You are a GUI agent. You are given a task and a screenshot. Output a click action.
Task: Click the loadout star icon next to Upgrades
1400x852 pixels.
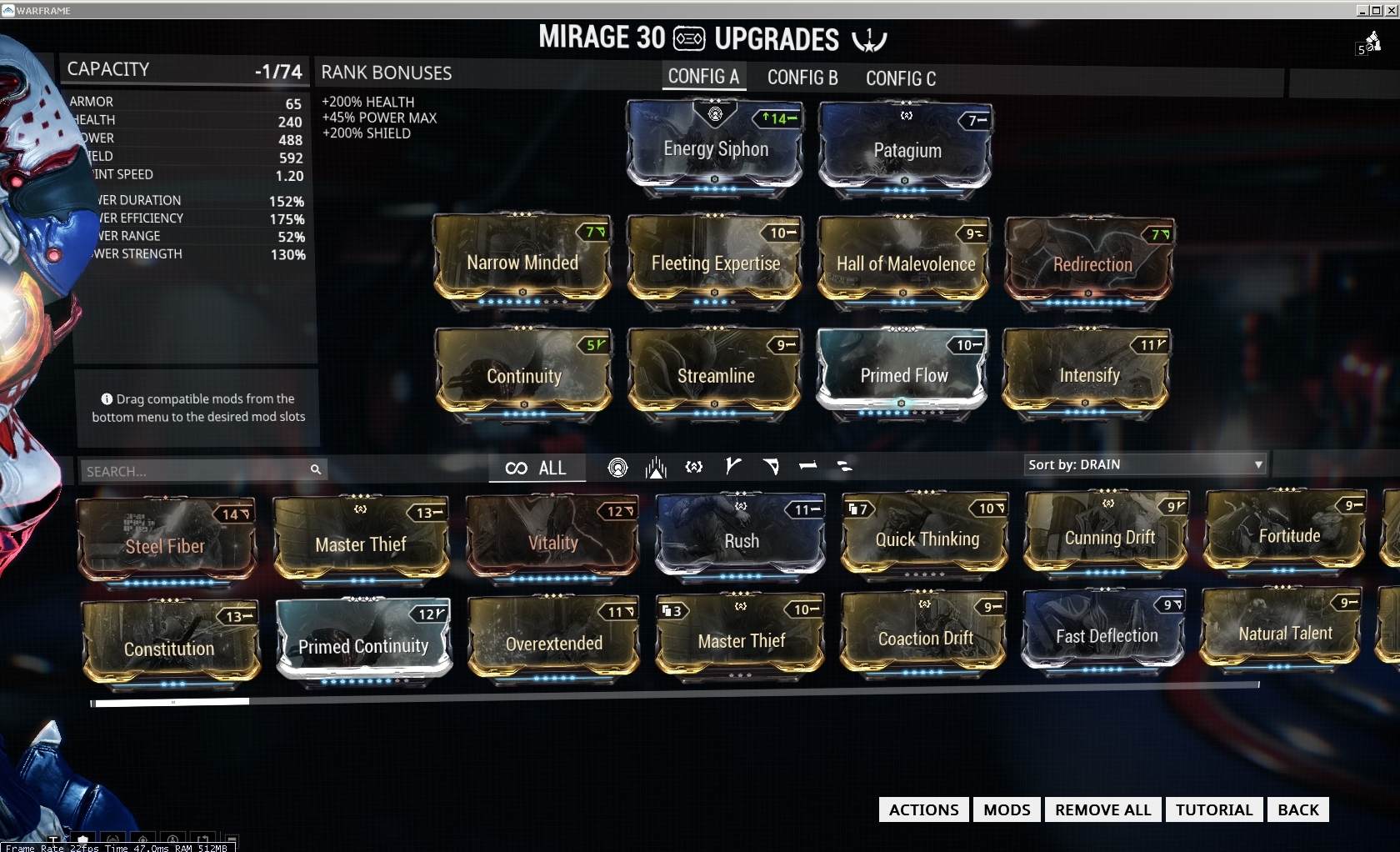coord(869,38)
